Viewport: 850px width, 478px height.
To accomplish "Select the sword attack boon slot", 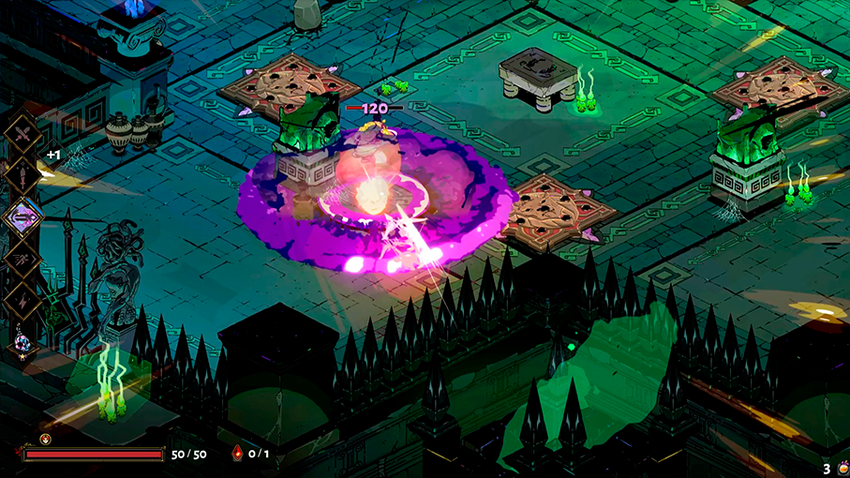I will (22, 135).
